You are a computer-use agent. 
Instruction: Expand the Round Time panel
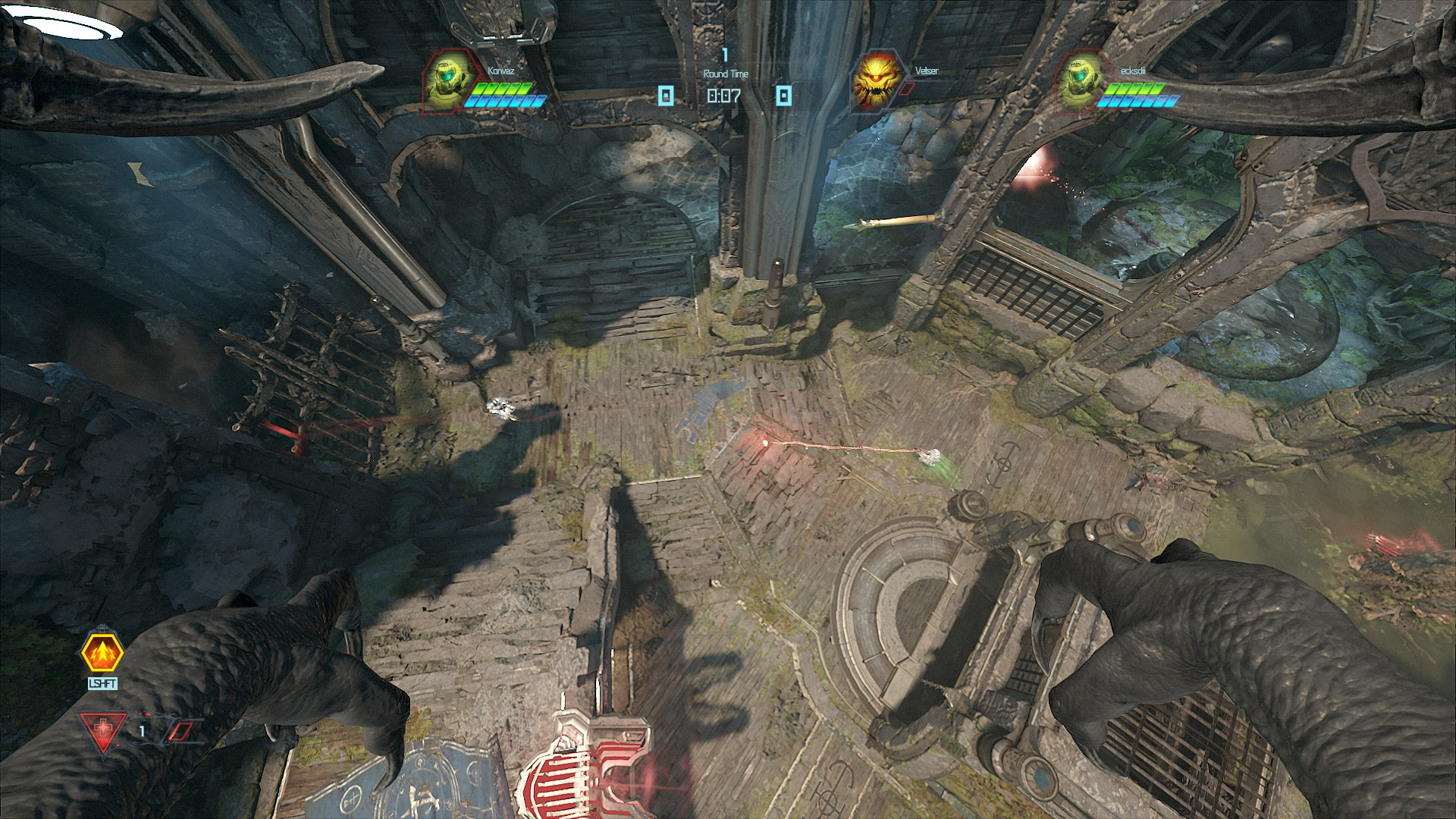[726, 74]
